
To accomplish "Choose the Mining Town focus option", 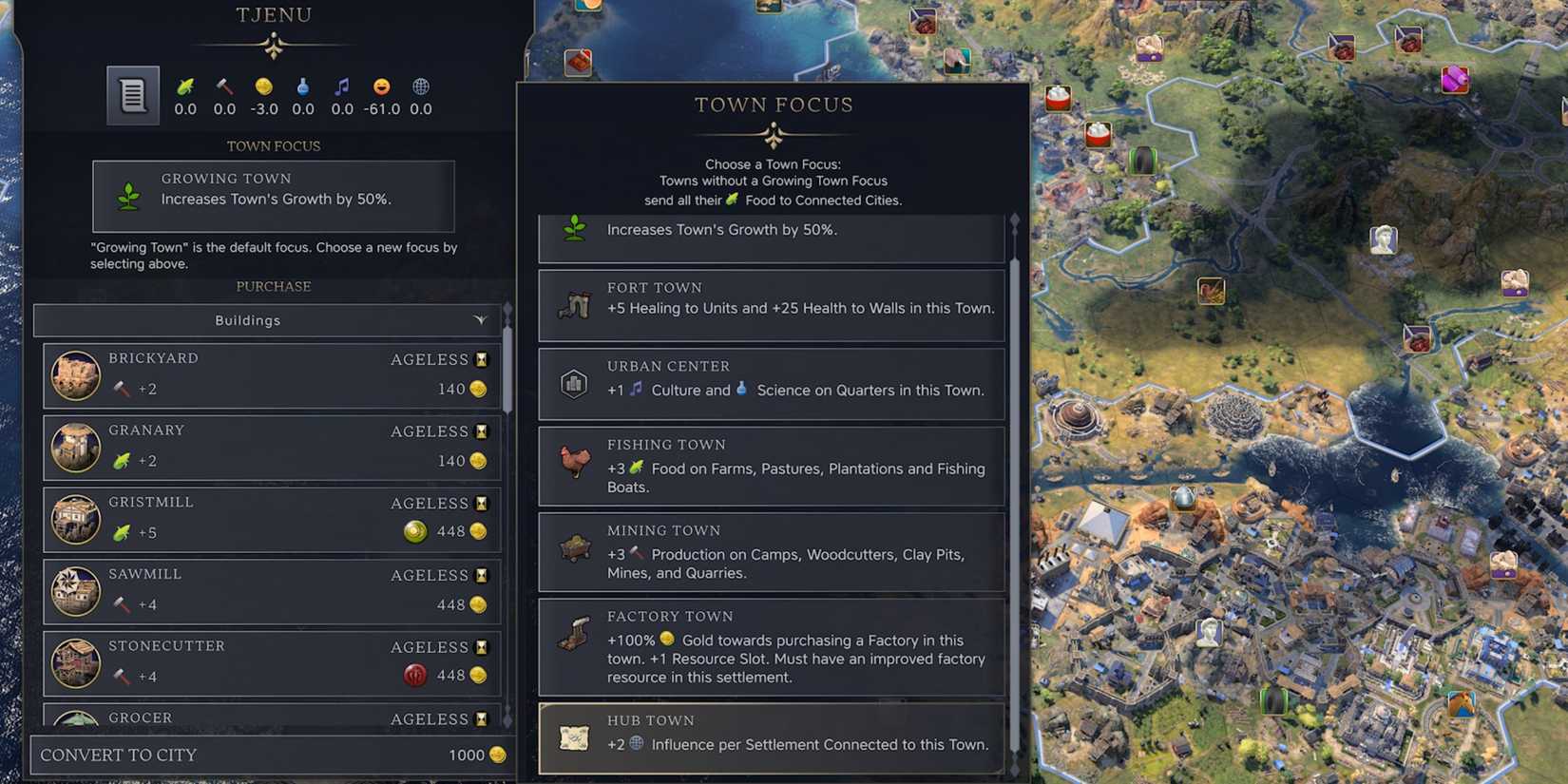I will pos(772,552).
